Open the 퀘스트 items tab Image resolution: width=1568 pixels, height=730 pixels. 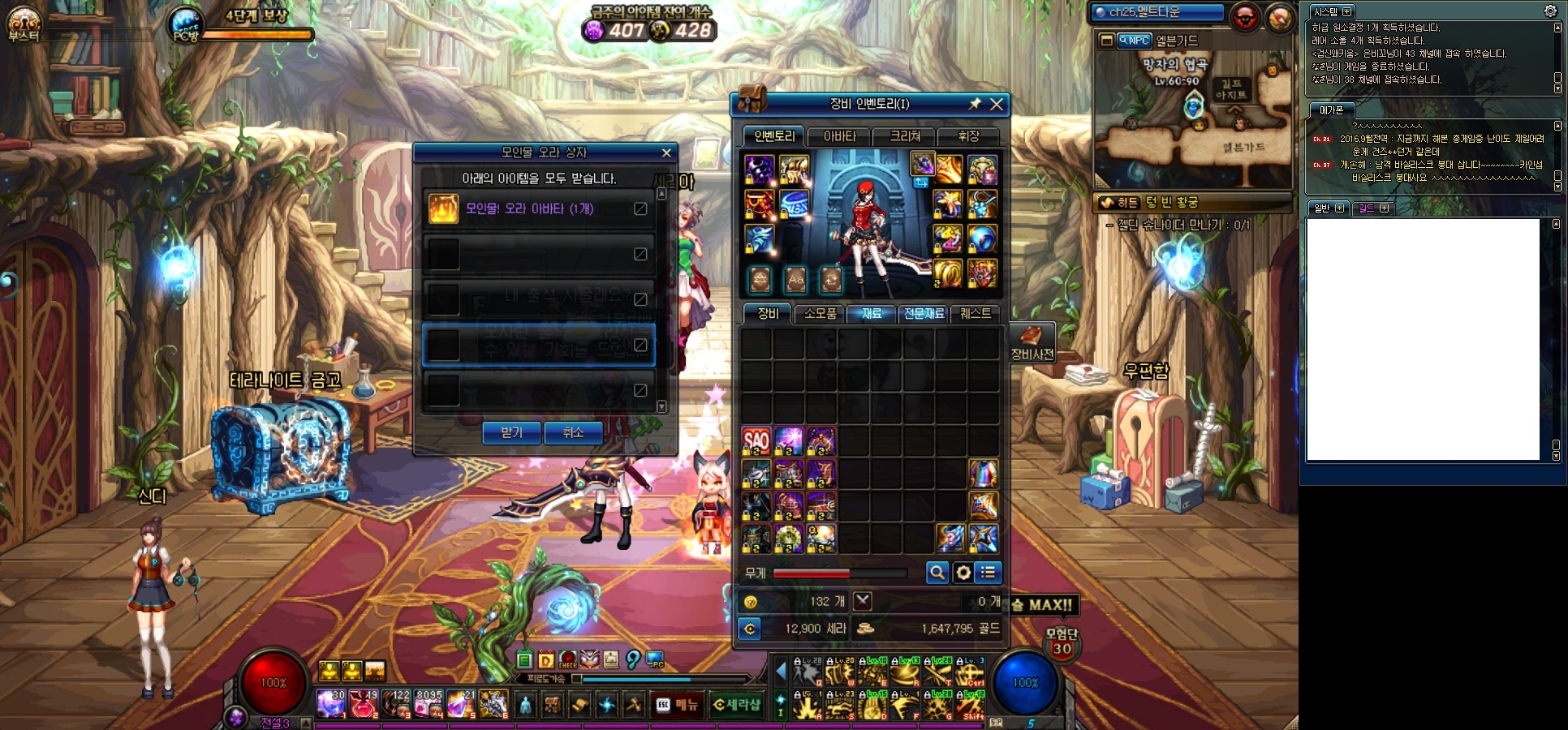point(975,314)
